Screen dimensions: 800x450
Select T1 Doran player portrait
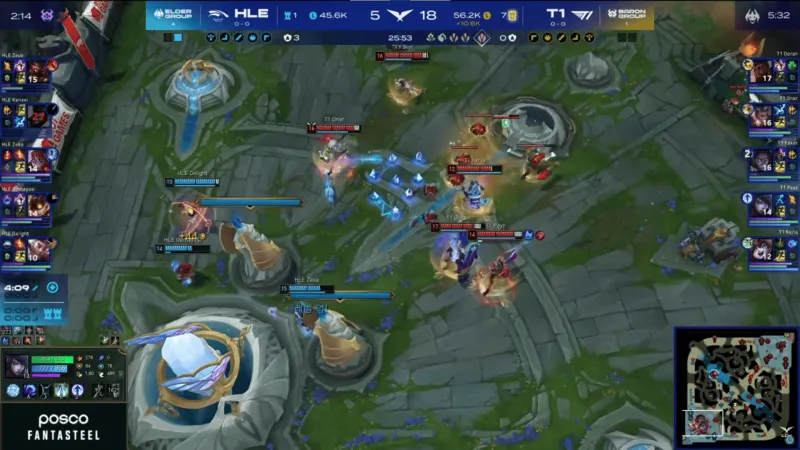point(762,71)
